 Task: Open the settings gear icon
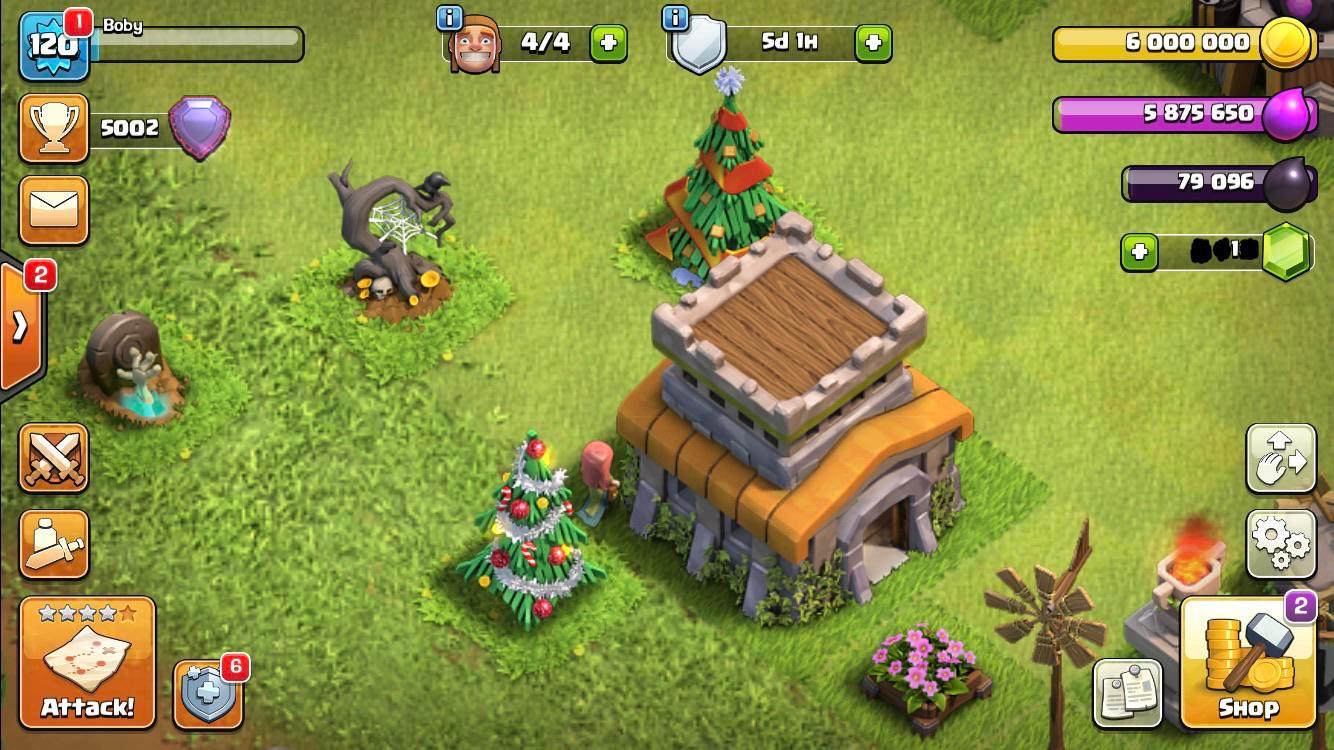(x=1281, y=545)
